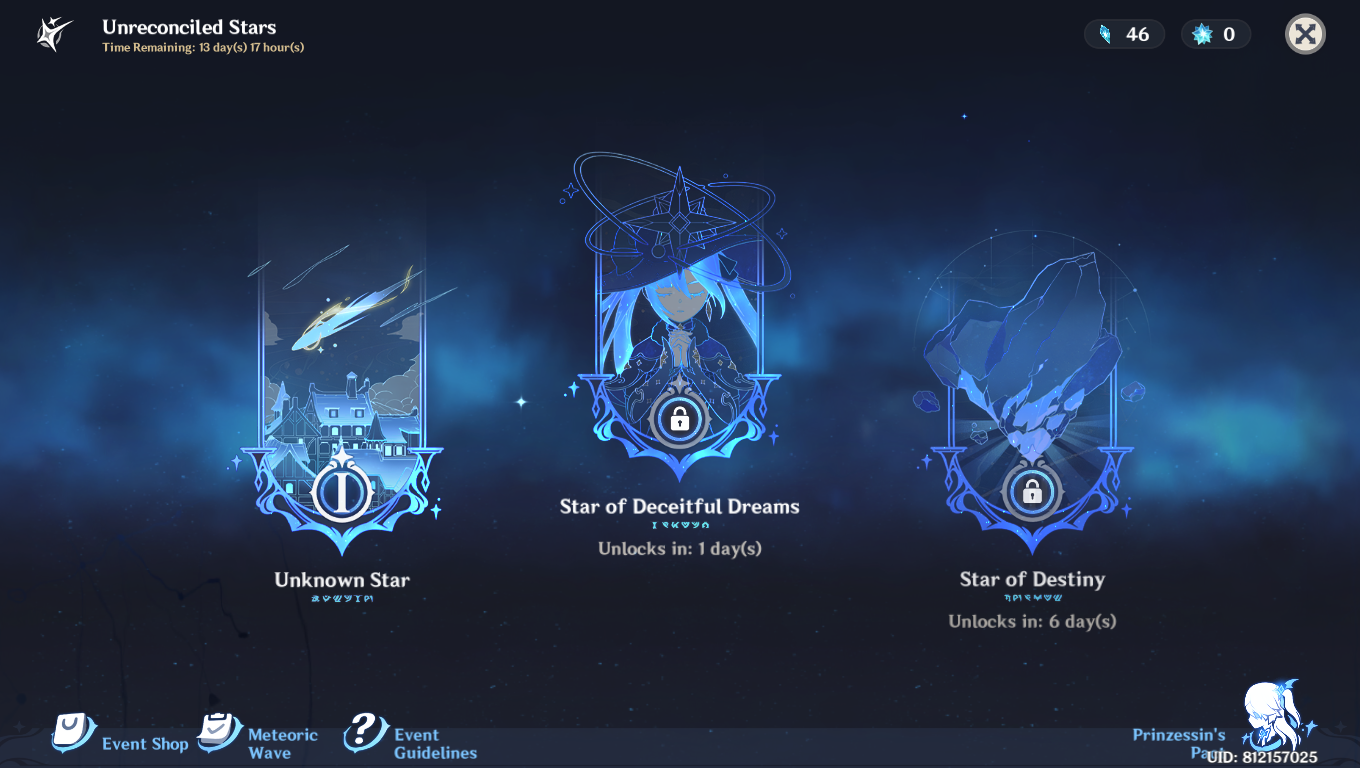
Task: Click the lock icon on Star of Destiny
Action: click(x=1032, y=493)
